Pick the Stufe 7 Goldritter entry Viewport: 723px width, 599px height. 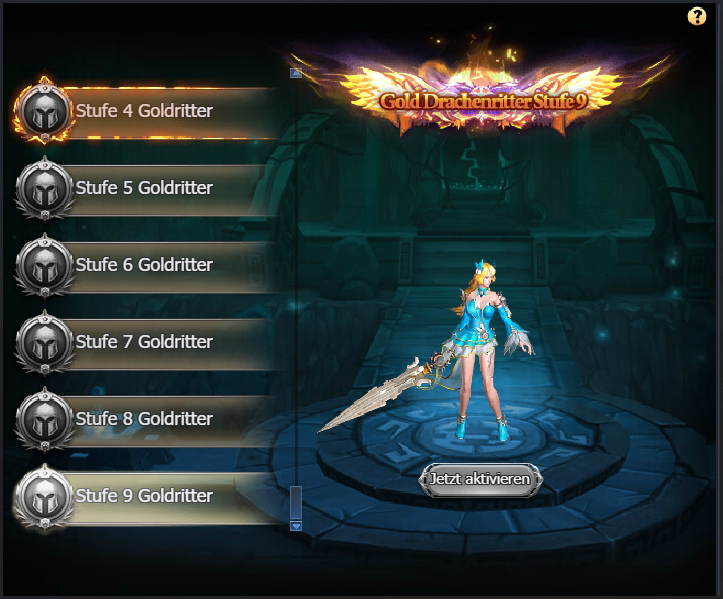(144, 342)
